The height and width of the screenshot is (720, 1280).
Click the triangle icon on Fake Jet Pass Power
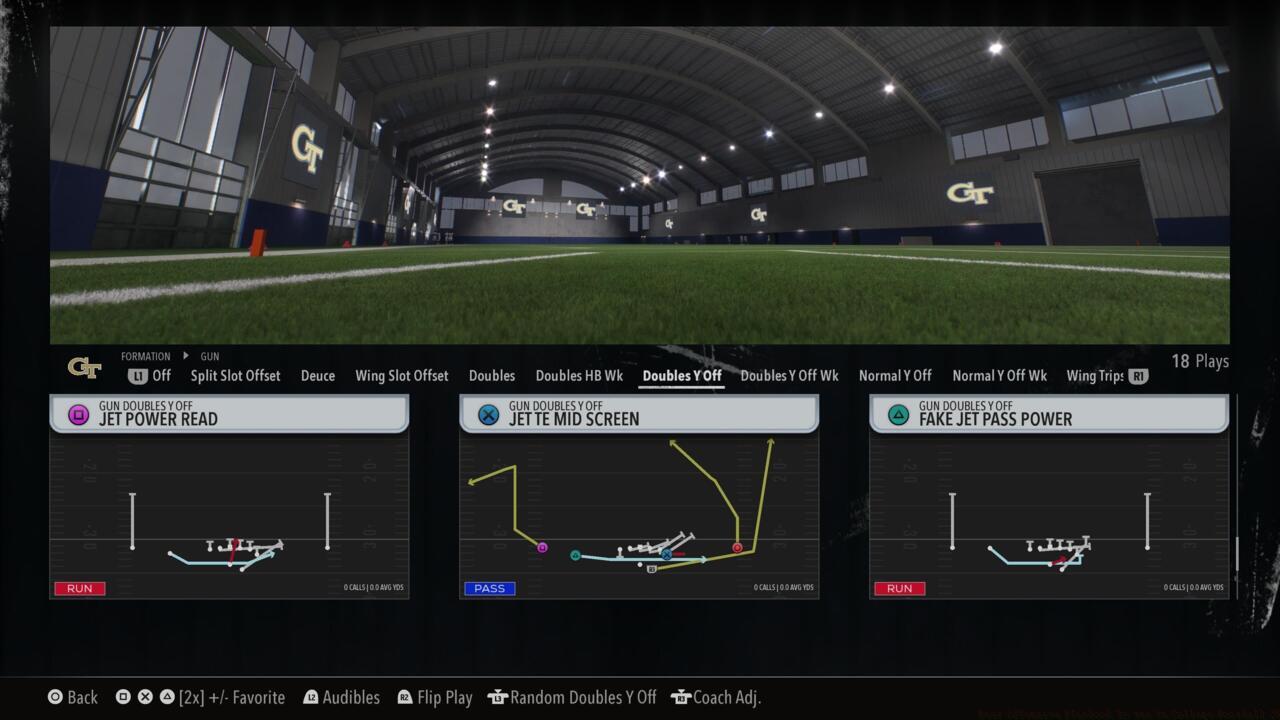coord(899,414)
